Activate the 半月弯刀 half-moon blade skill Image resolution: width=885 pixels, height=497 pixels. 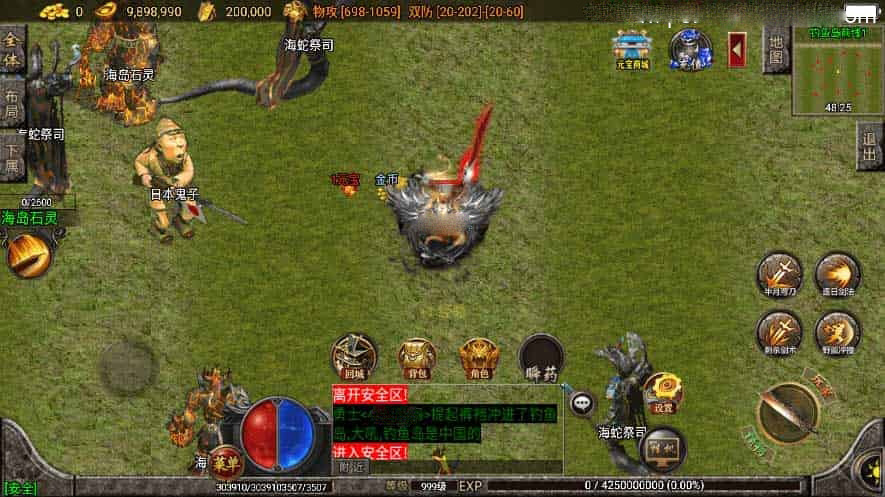pyautogui.click(x=779, y=274)
